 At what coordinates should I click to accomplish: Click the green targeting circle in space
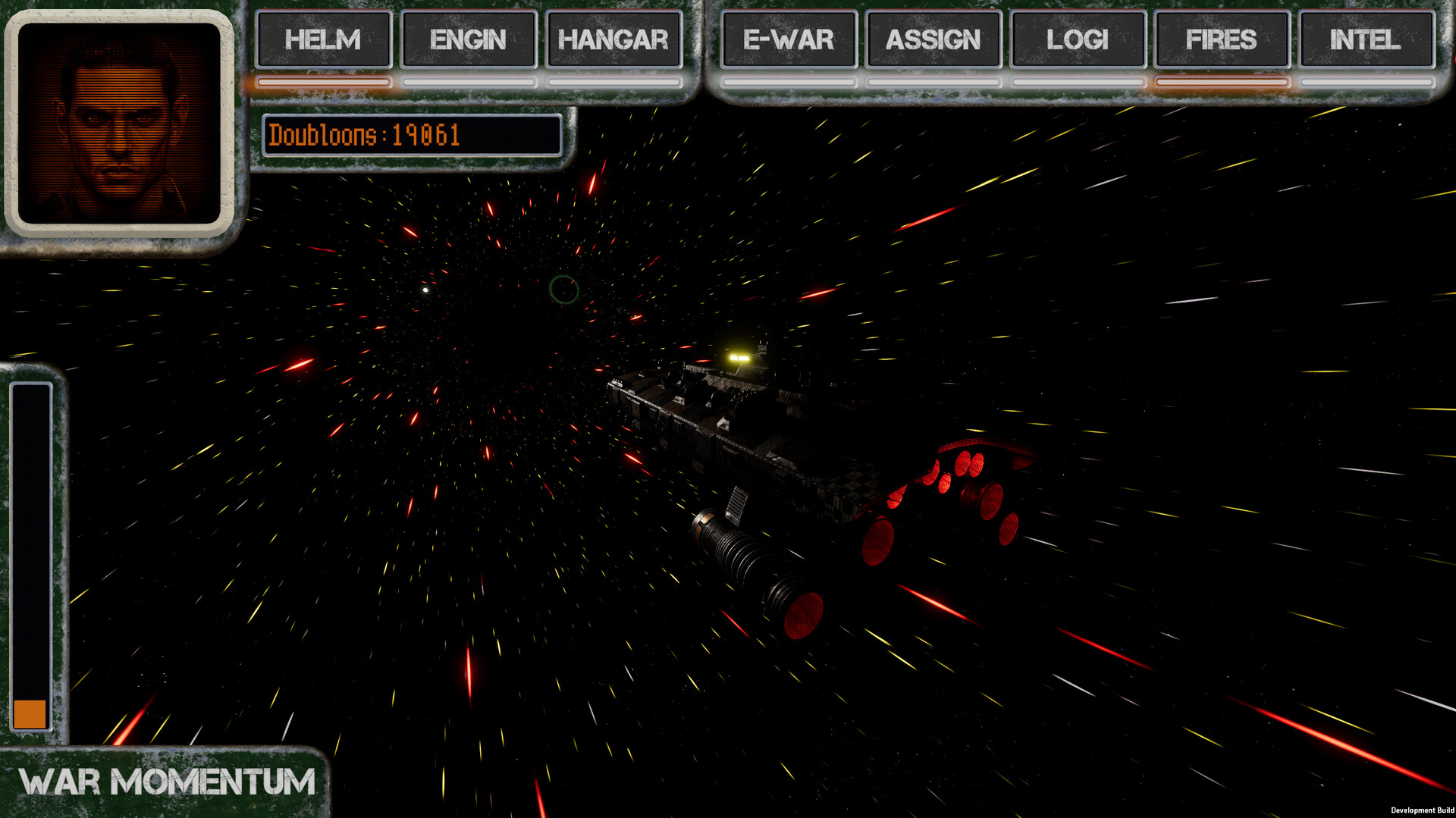pyautogui.click(x=564, y=290)
